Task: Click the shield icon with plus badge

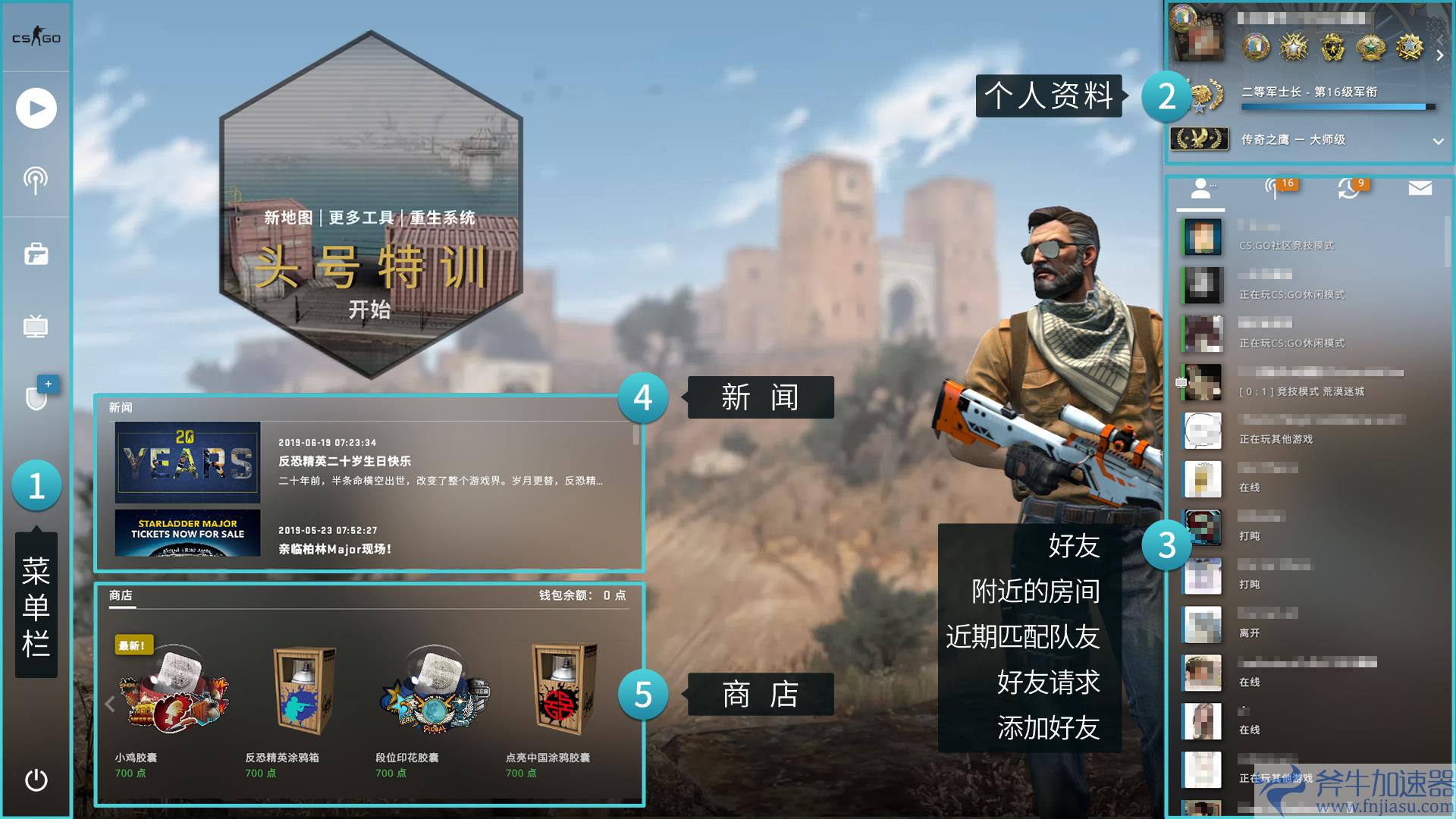Action: click(x=36, y=397)
